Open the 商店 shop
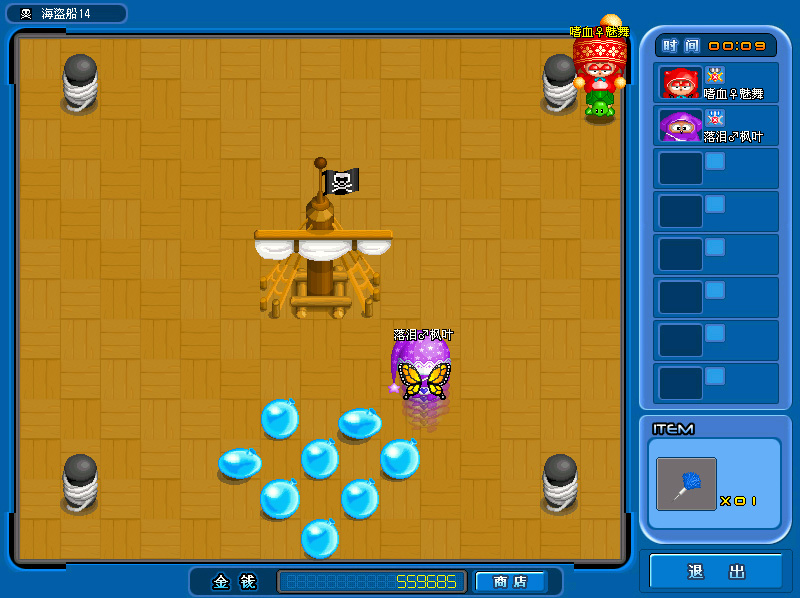Viewport: 800px width, 598px height. tap(510, 581)
